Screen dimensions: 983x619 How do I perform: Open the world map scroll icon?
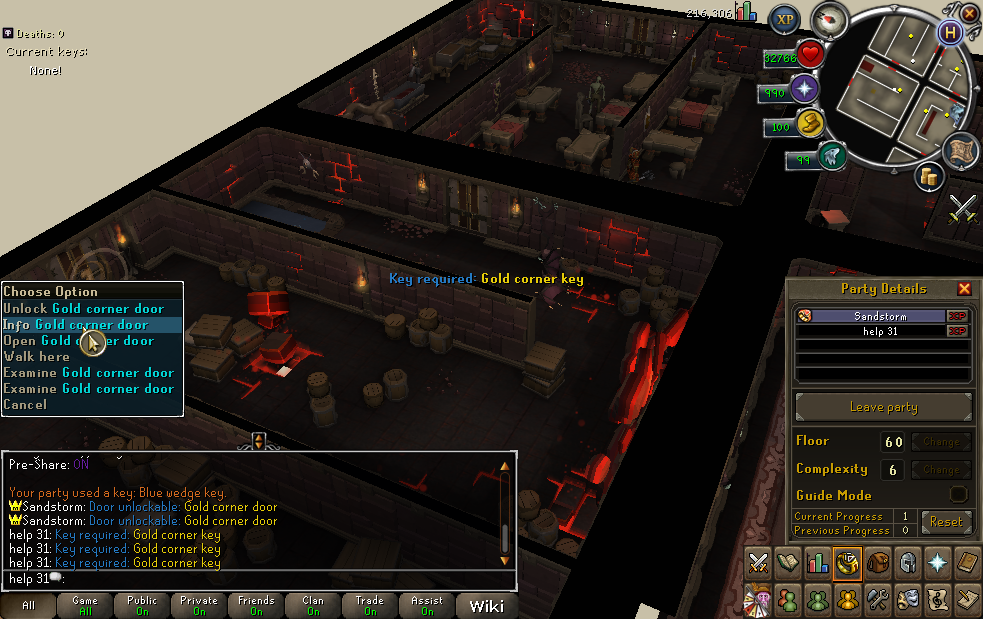pos(961,150)
